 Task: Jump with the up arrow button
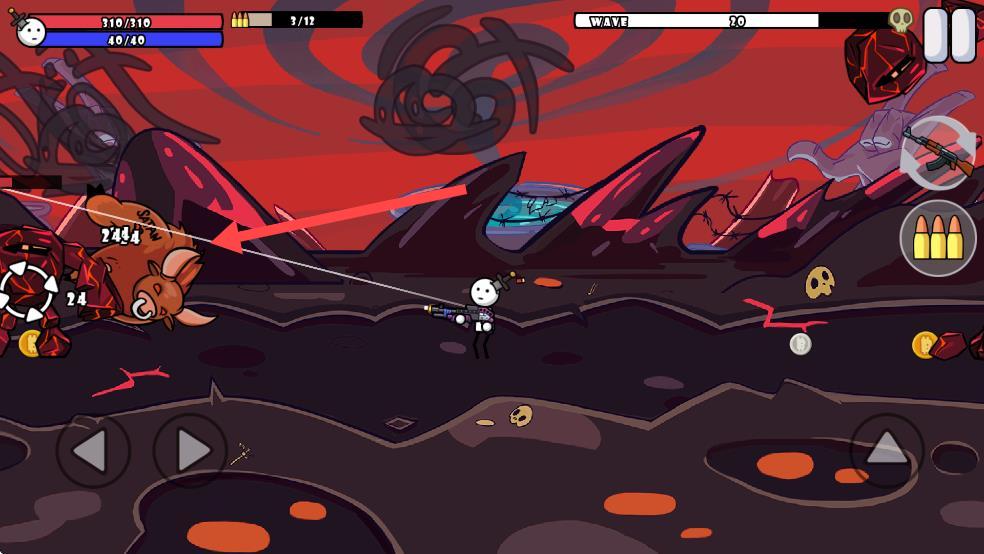point(887,449)
